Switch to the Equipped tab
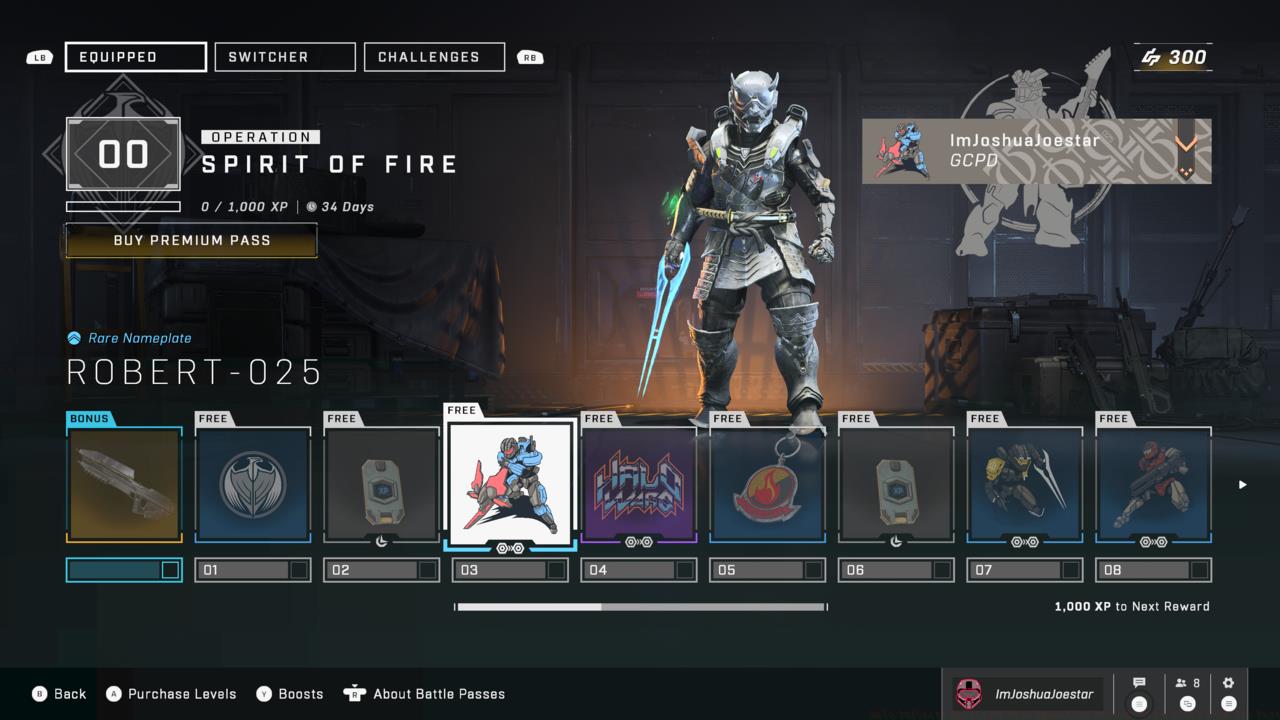 [x=136, y=57]
